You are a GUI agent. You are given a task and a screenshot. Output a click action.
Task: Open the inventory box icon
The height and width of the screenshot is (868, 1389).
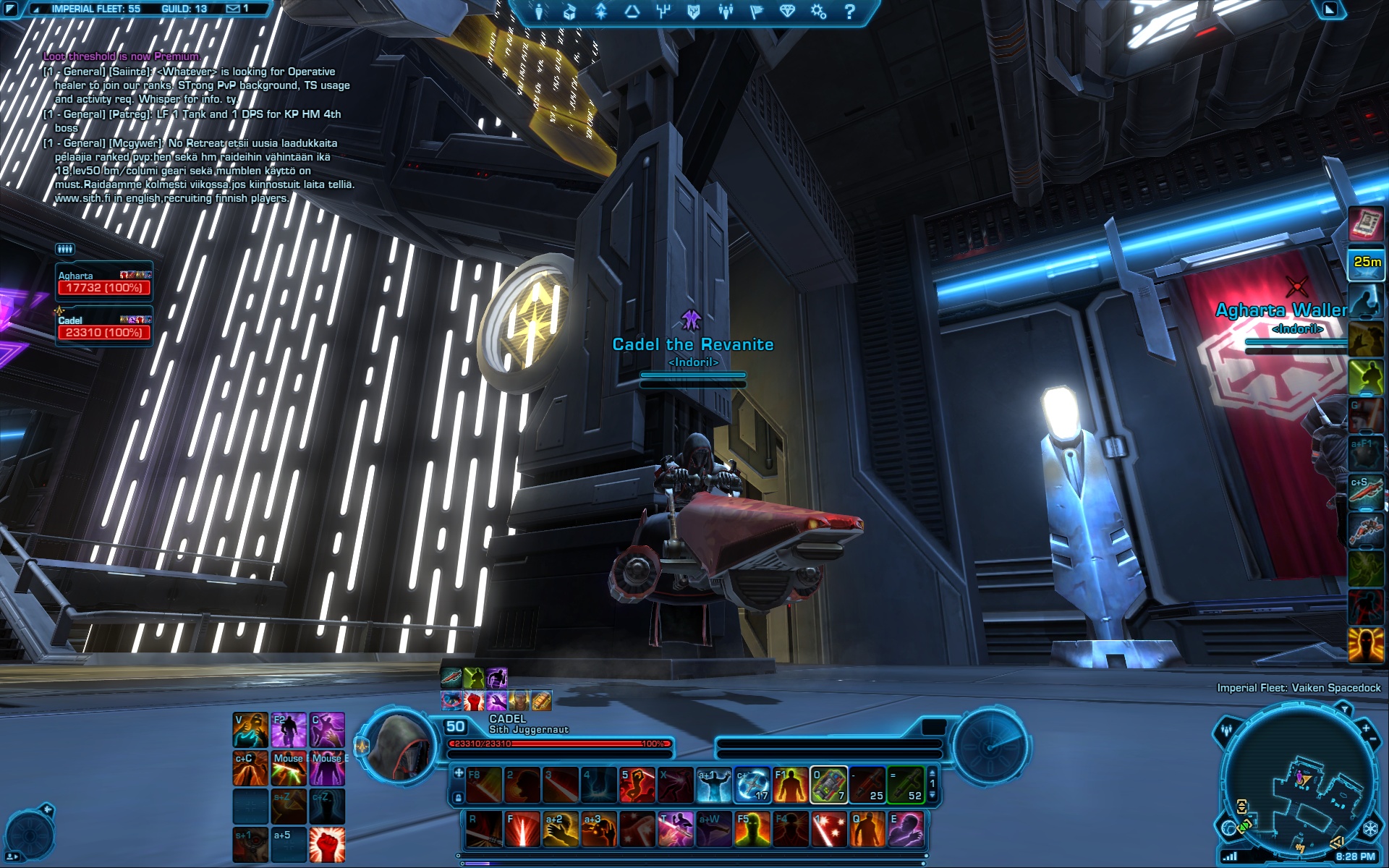[x=569, y=11]
